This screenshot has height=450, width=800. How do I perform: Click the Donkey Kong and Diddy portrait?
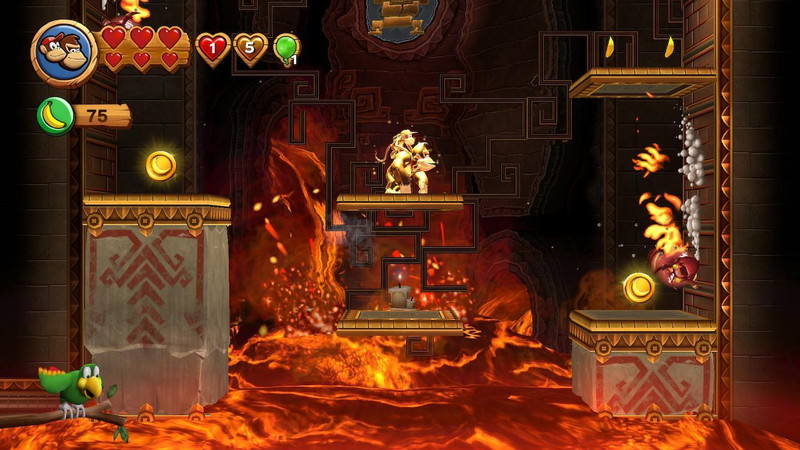(64, 53)
